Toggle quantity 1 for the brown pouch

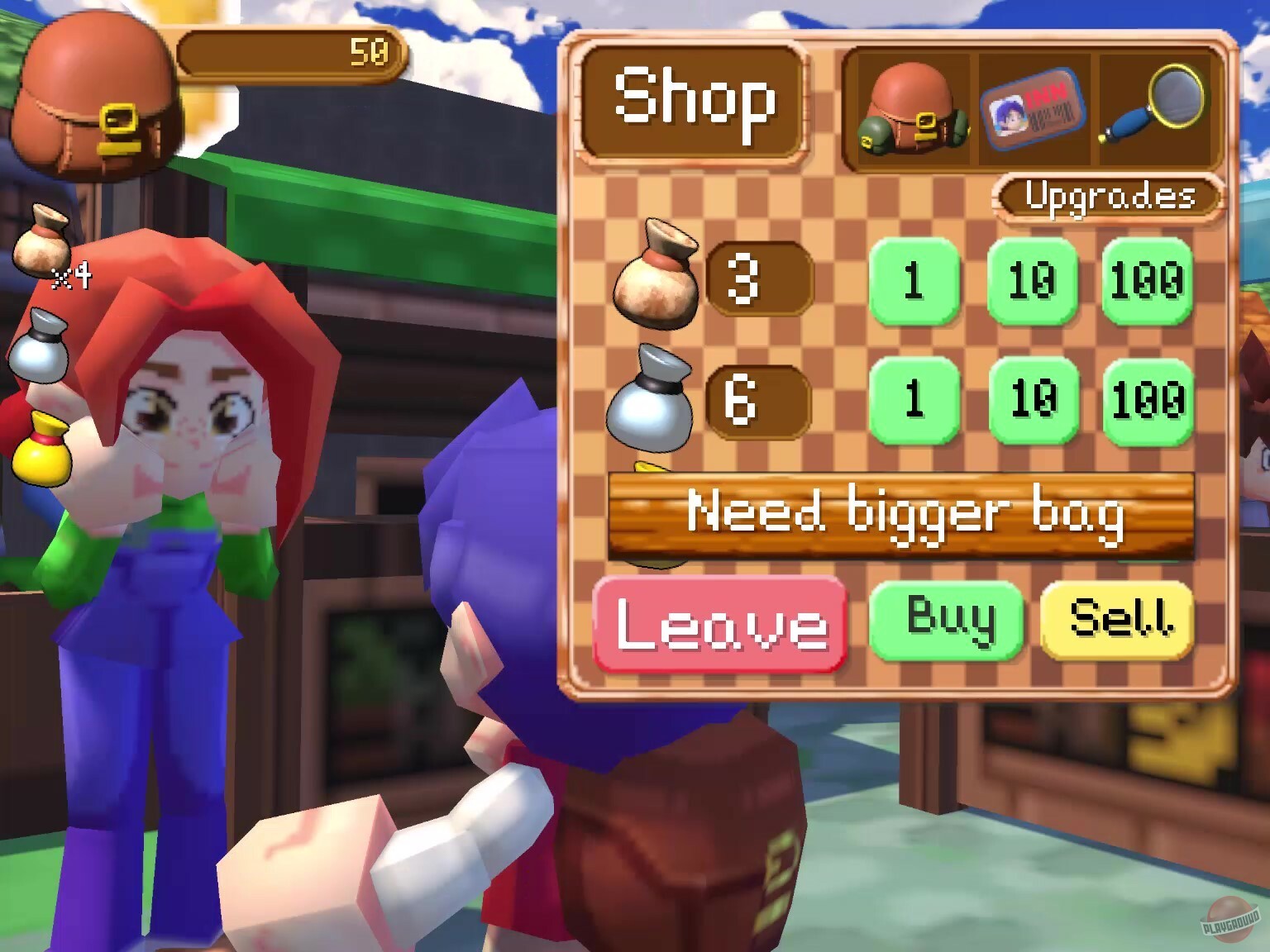click(x=913, y=281)
